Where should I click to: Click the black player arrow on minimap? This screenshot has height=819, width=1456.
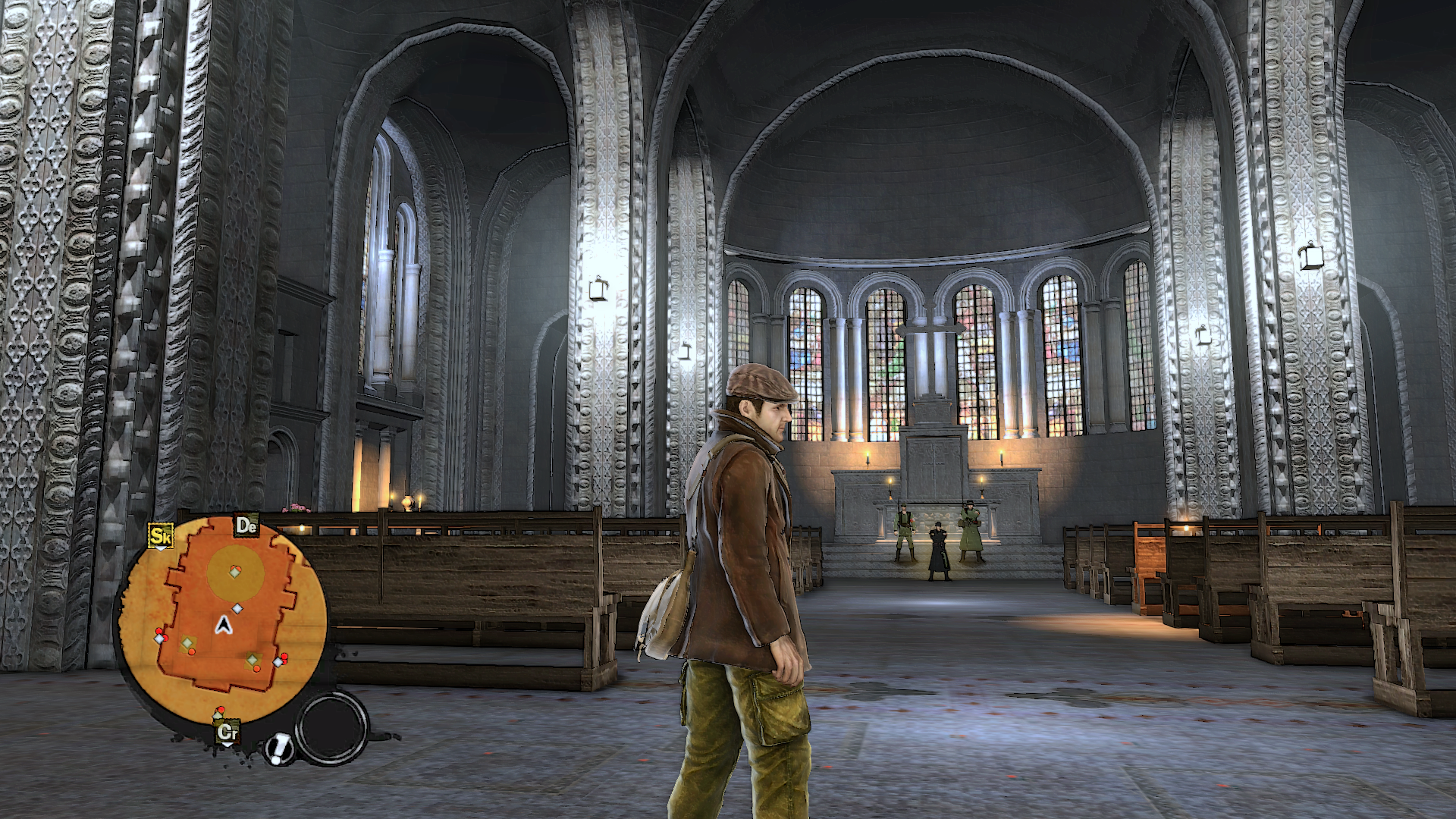tap(223, 625)
